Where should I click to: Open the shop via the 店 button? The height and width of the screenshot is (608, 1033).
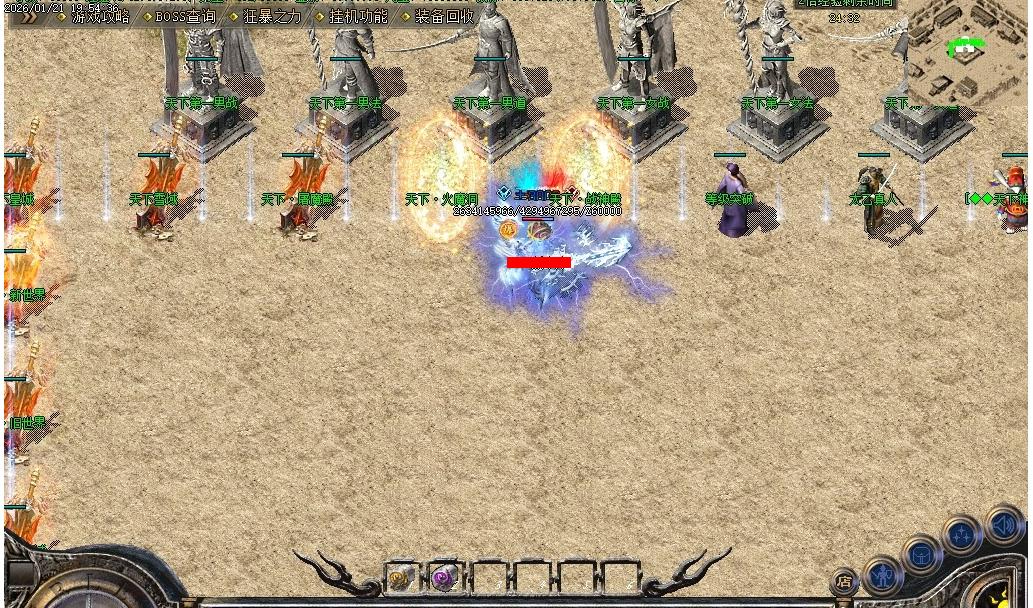pos(844,581)
